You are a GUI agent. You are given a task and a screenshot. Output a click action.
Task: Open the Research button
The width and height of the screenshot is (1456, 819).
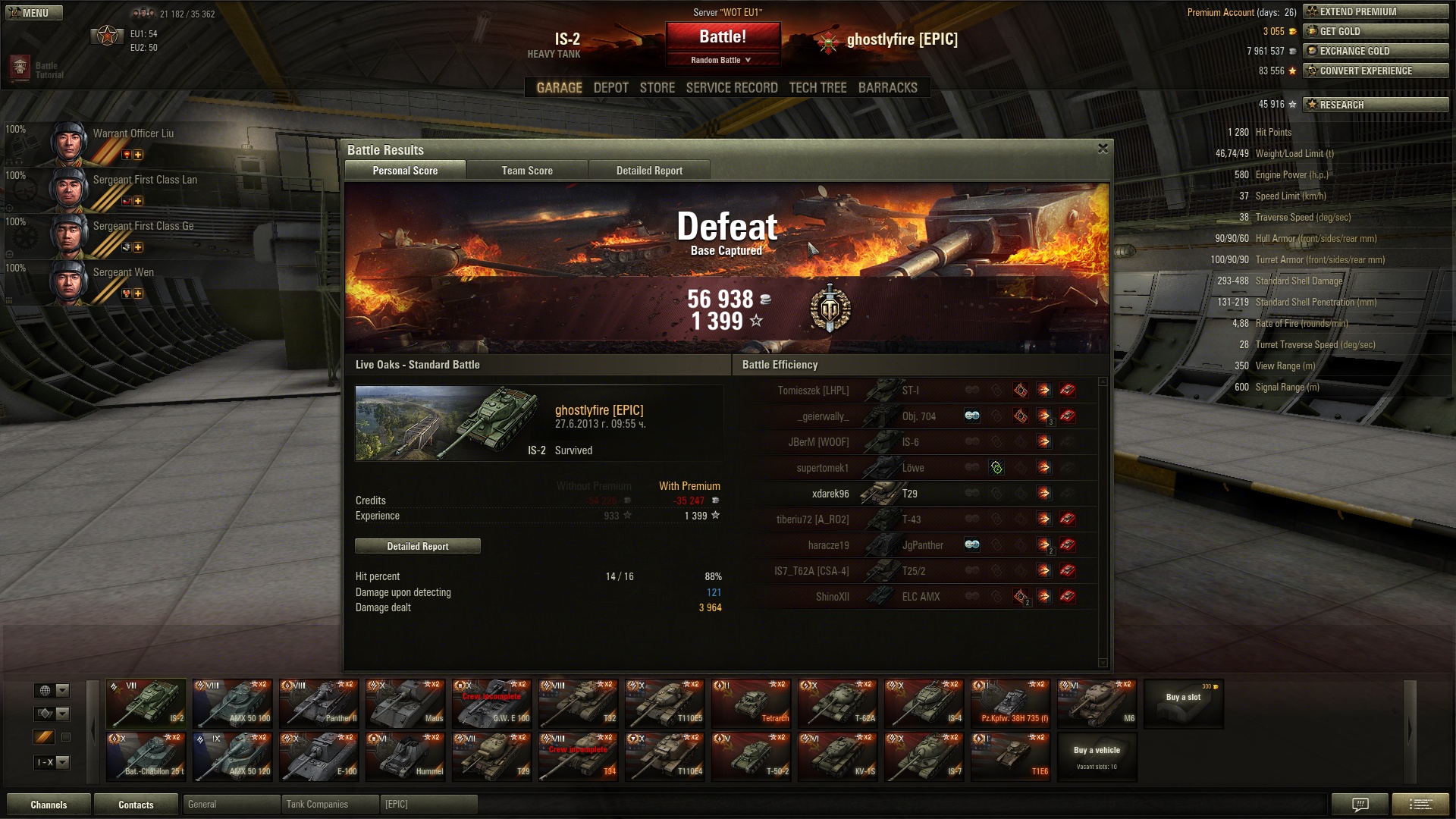click(1375, 105)
